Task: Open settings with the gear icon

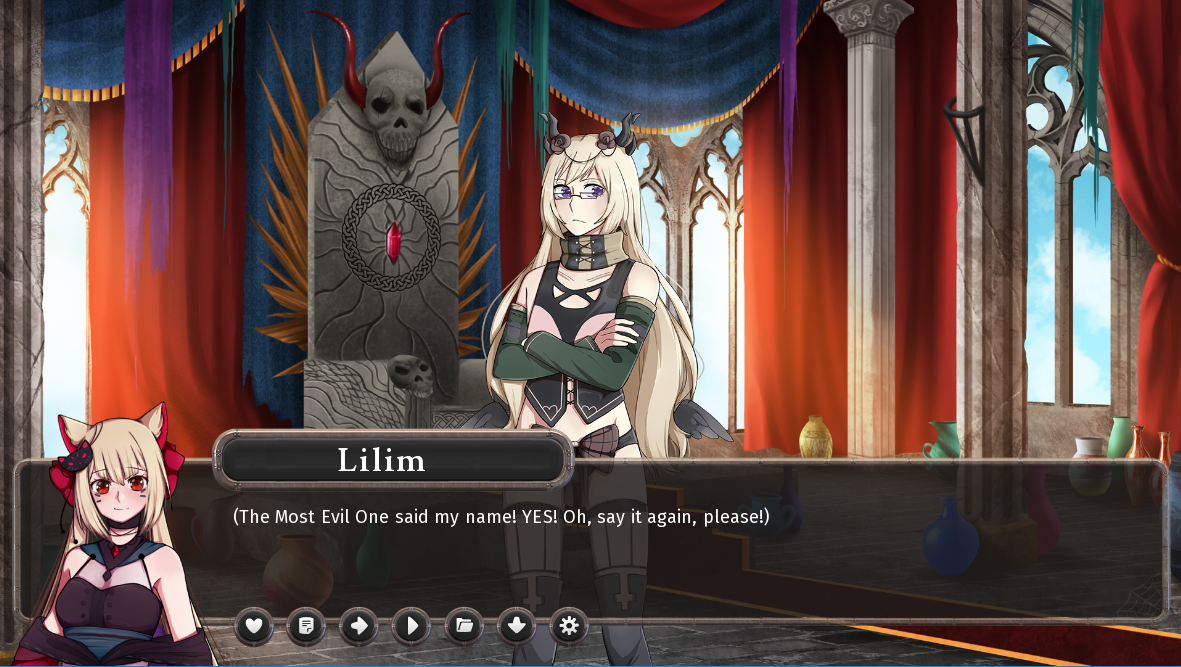Action: [569, 626]
